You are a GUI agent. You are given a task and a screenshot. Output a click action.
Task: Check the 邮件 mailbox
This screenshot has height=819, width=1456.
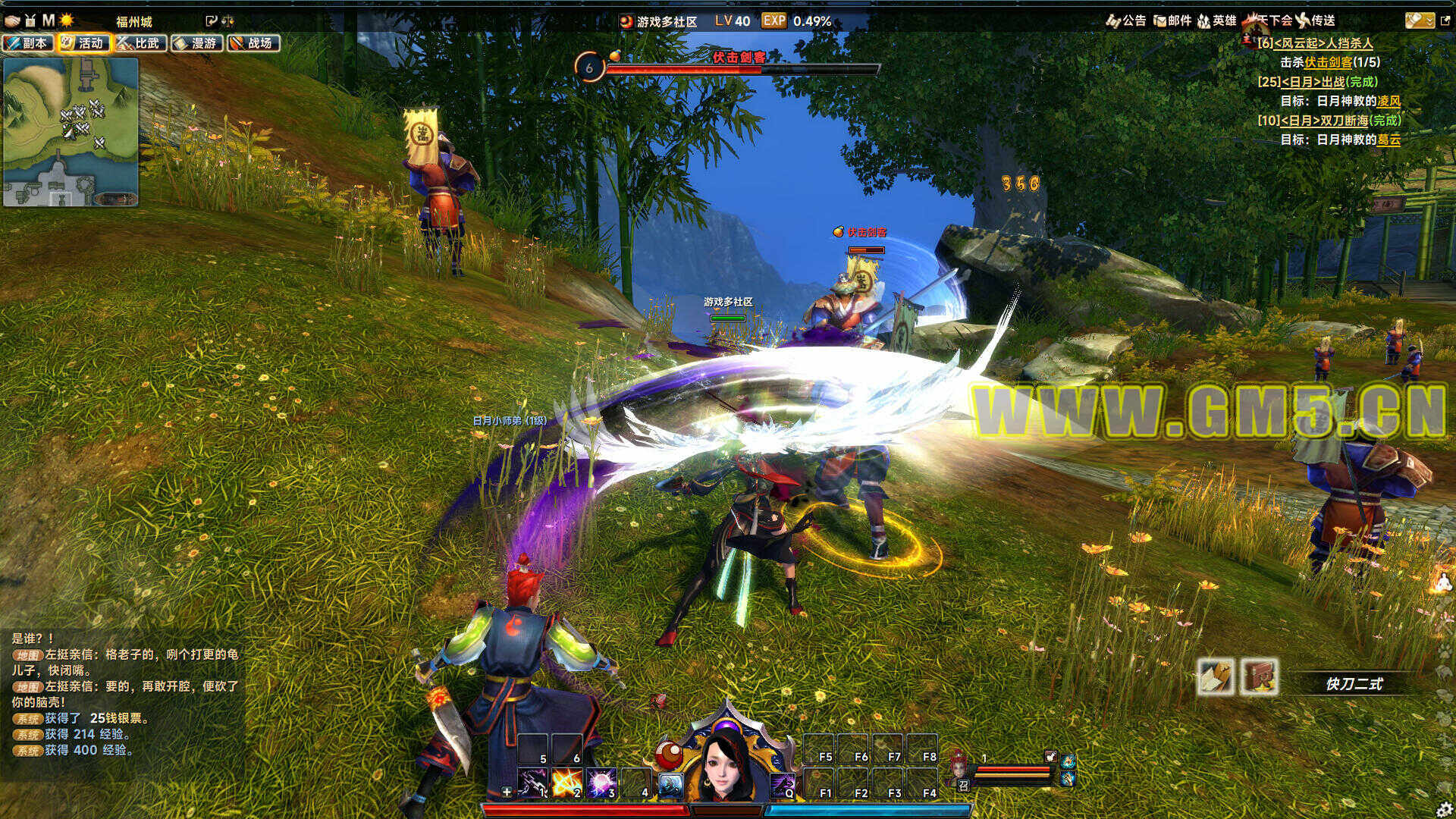point(1172,20)
